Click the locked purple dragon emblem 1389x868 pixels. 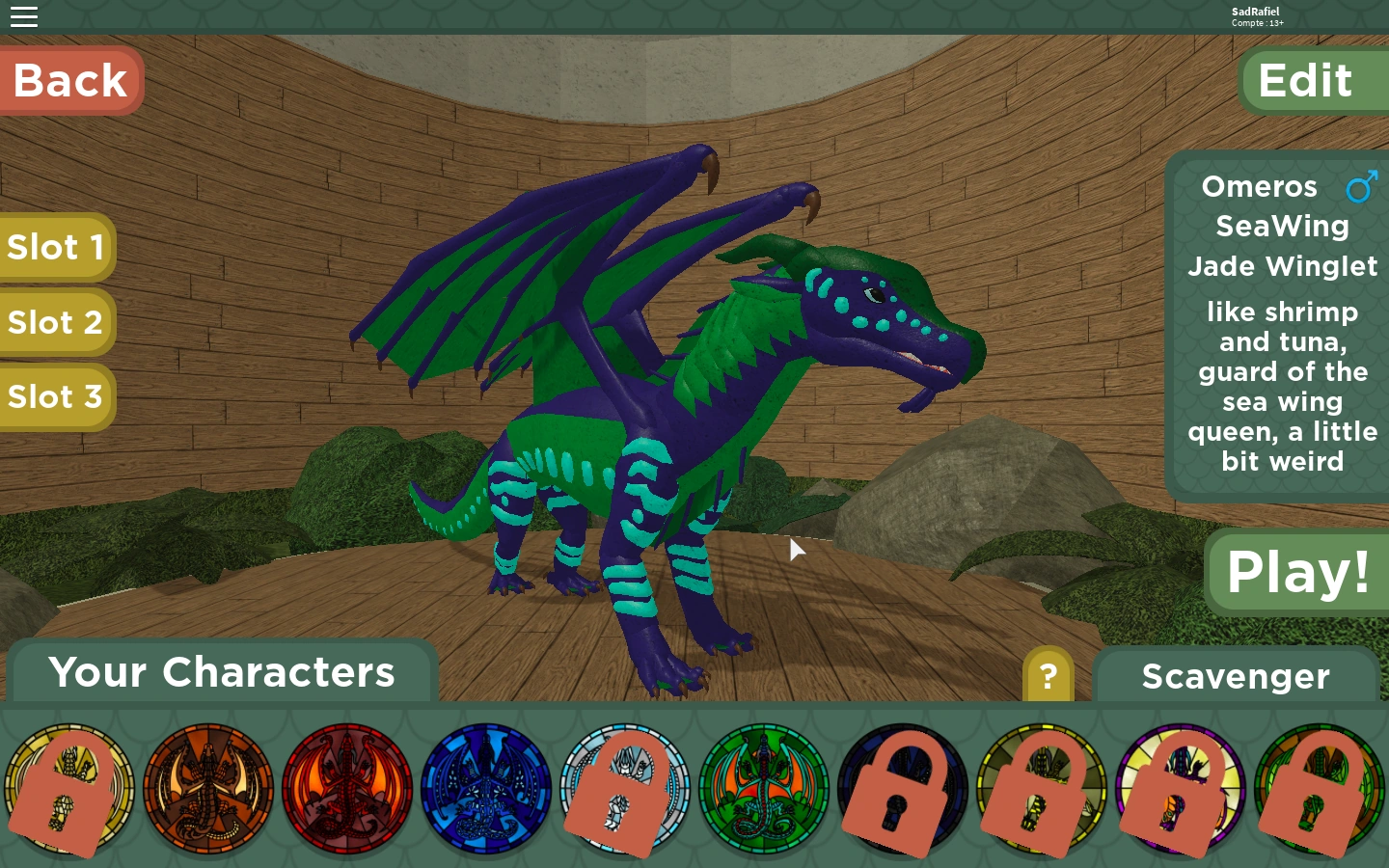pos(1181,790)
